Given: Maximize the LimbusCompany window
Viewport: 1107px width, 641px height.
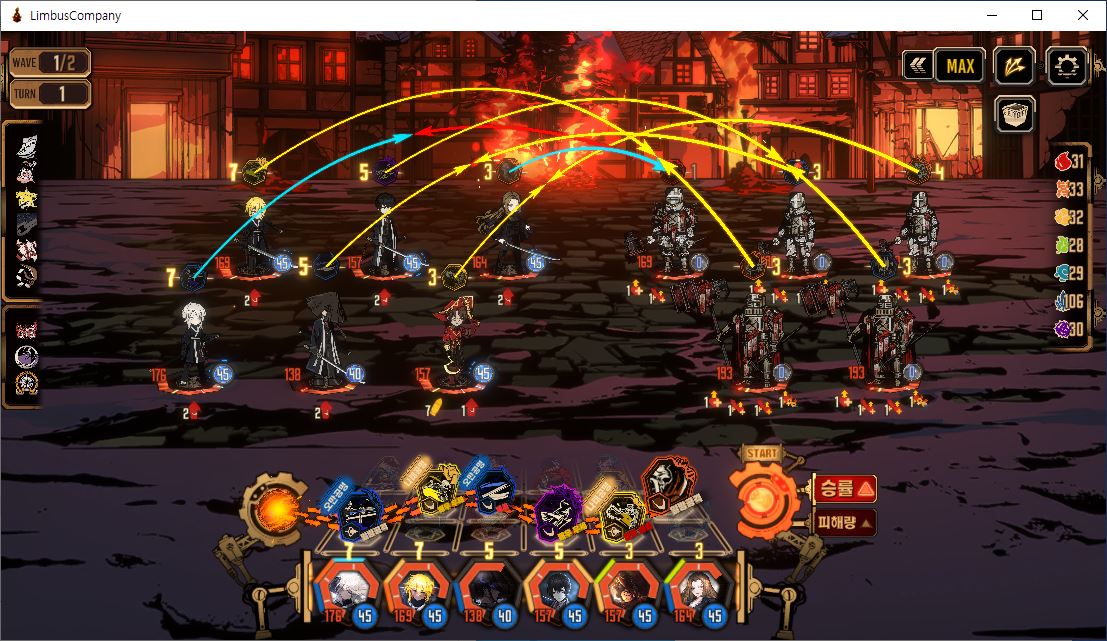Looking at the screenshot, I should click(1037, 15).
